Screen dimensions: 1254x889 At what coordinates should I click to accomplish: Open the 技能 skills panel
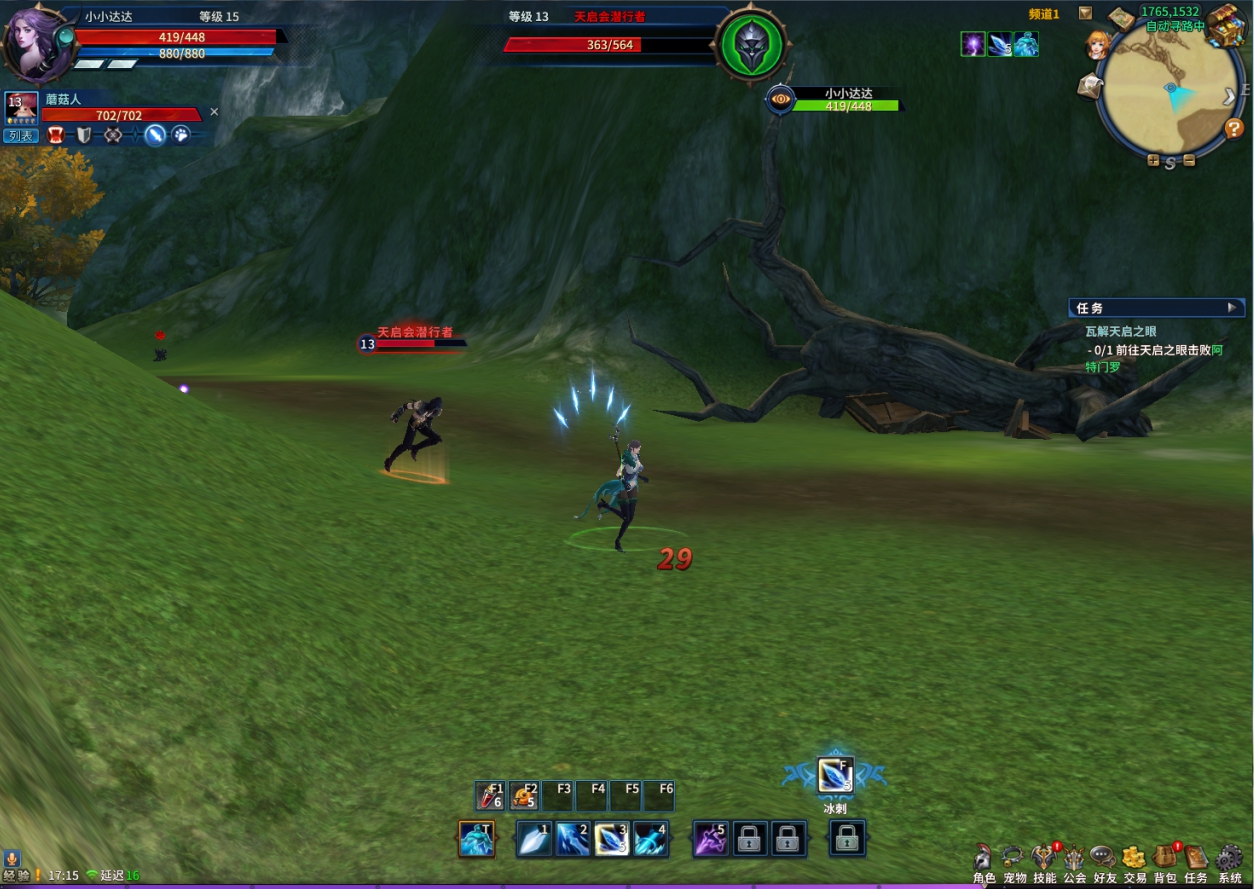coord(1044,861)
